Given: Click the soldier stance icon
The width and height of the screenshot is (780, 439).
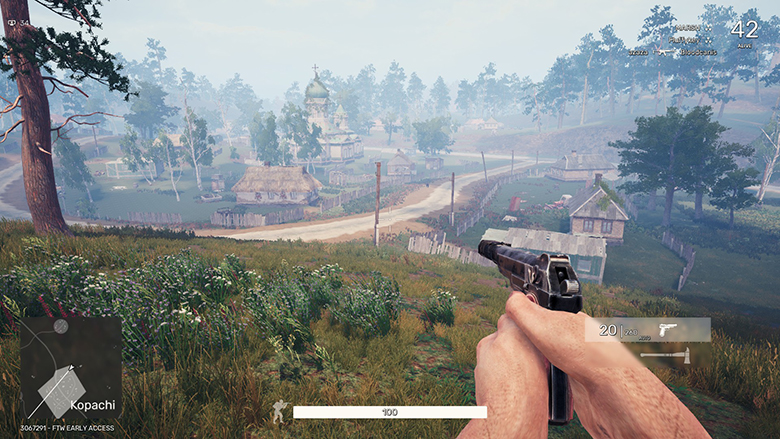Looking at the screenshot, I should tap(280, 411).
